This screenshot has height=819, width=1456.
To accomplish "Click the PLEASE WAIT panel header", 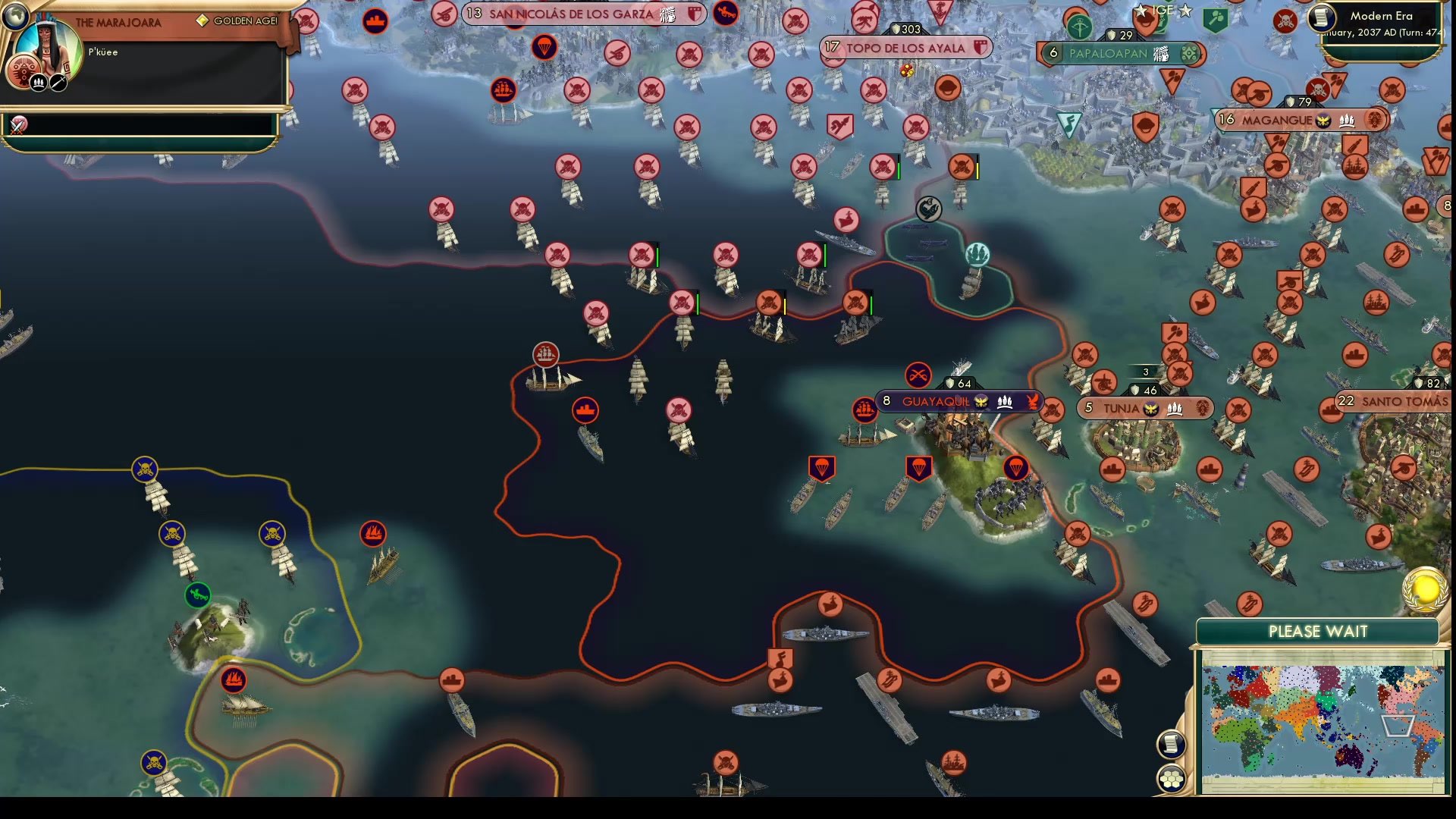I will coord(1317,631).
